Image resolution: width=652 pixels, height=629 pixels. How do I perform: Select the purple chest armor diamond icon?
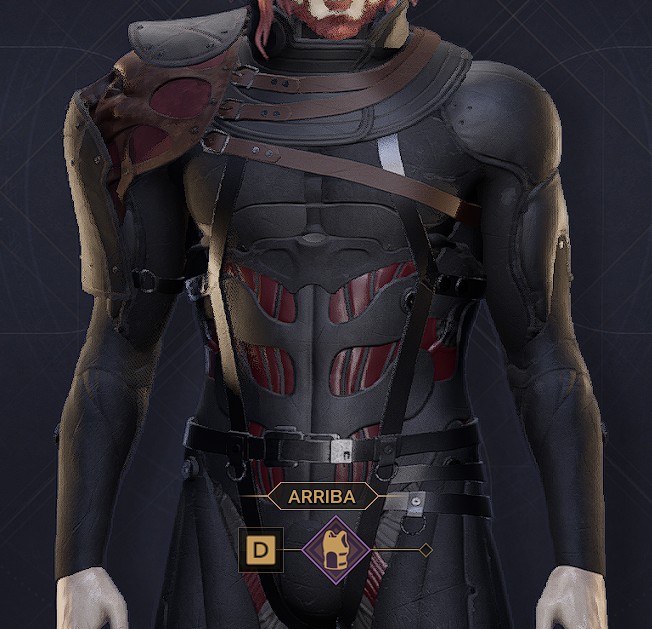pos(335,550)
